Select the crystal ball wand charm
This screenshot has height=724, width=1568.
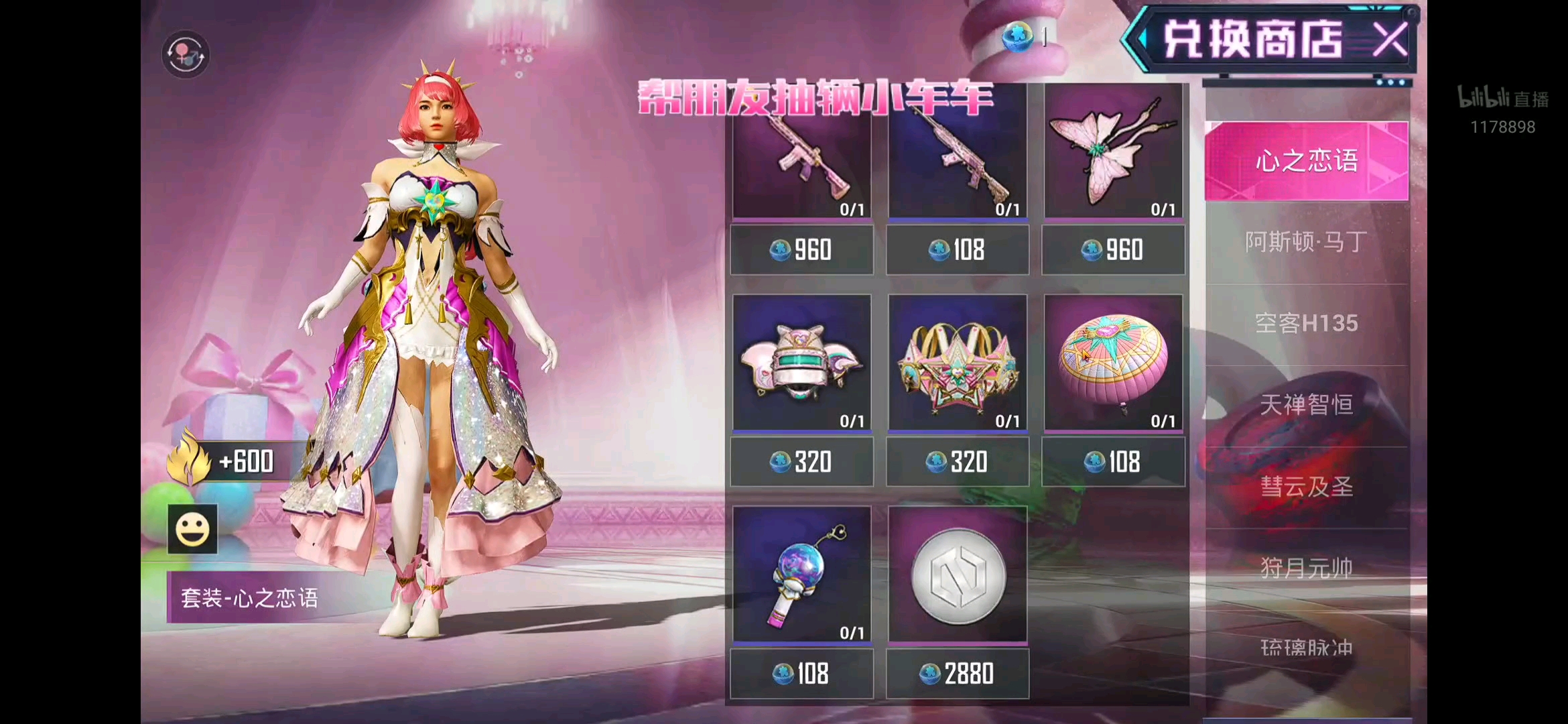coord(801,575)
